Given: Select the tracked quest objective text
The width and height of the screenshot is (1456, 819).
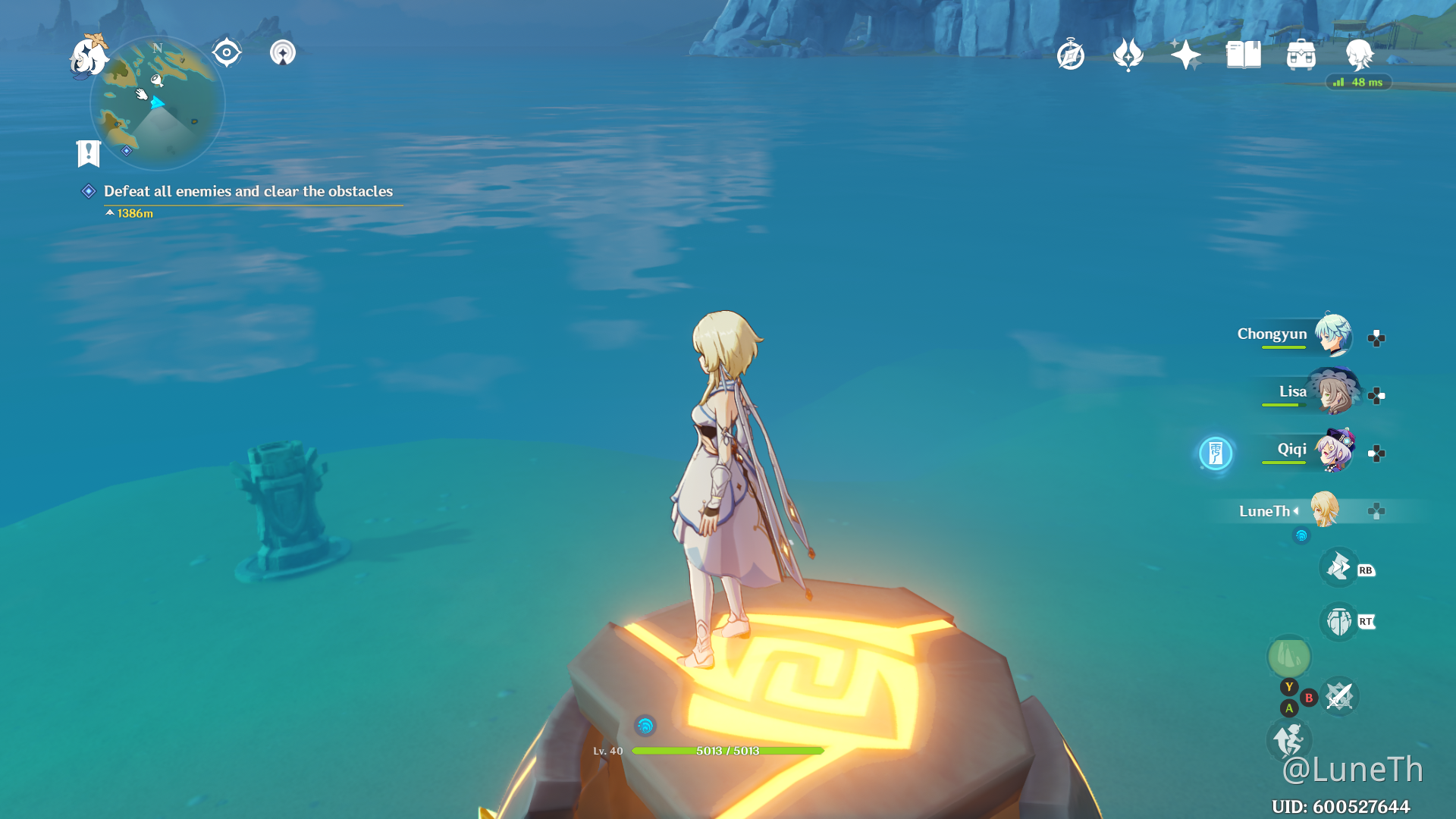Looking at the screenshot, I should (x=248, y=191).
